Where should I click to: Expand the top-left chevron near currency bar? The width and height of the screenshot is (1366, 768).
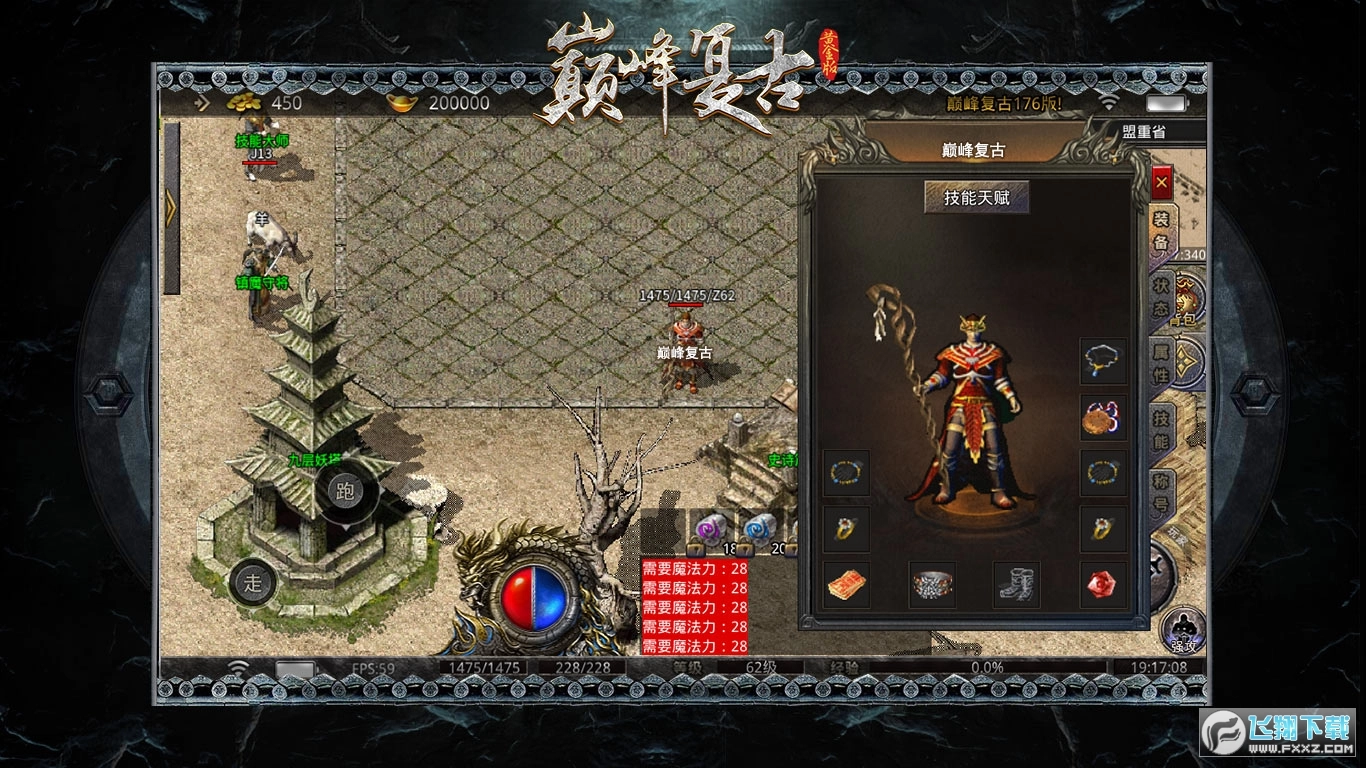[200, 100]
